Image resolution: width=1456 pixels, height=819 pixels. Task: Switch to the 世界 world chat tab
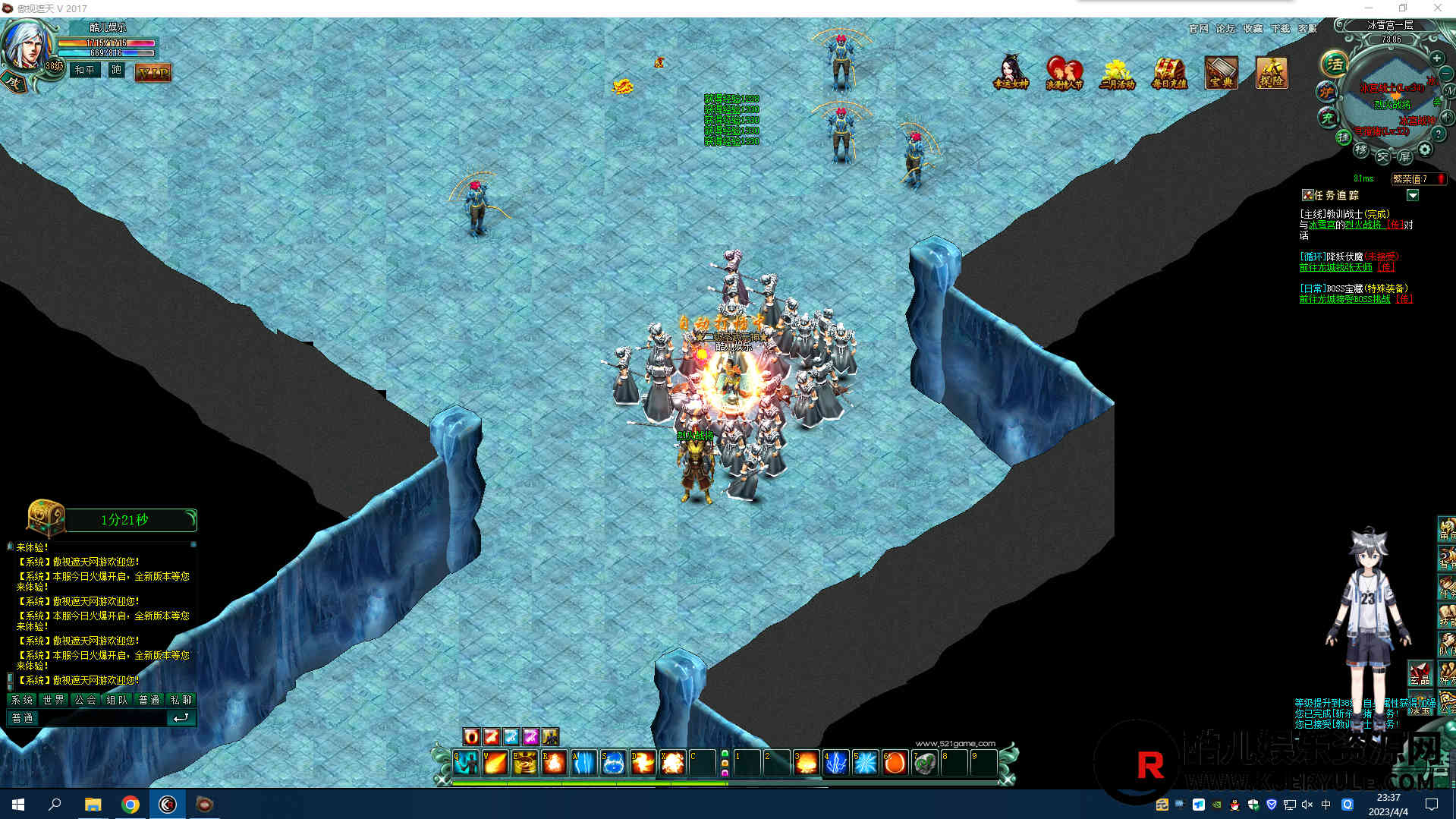point(54,700)
